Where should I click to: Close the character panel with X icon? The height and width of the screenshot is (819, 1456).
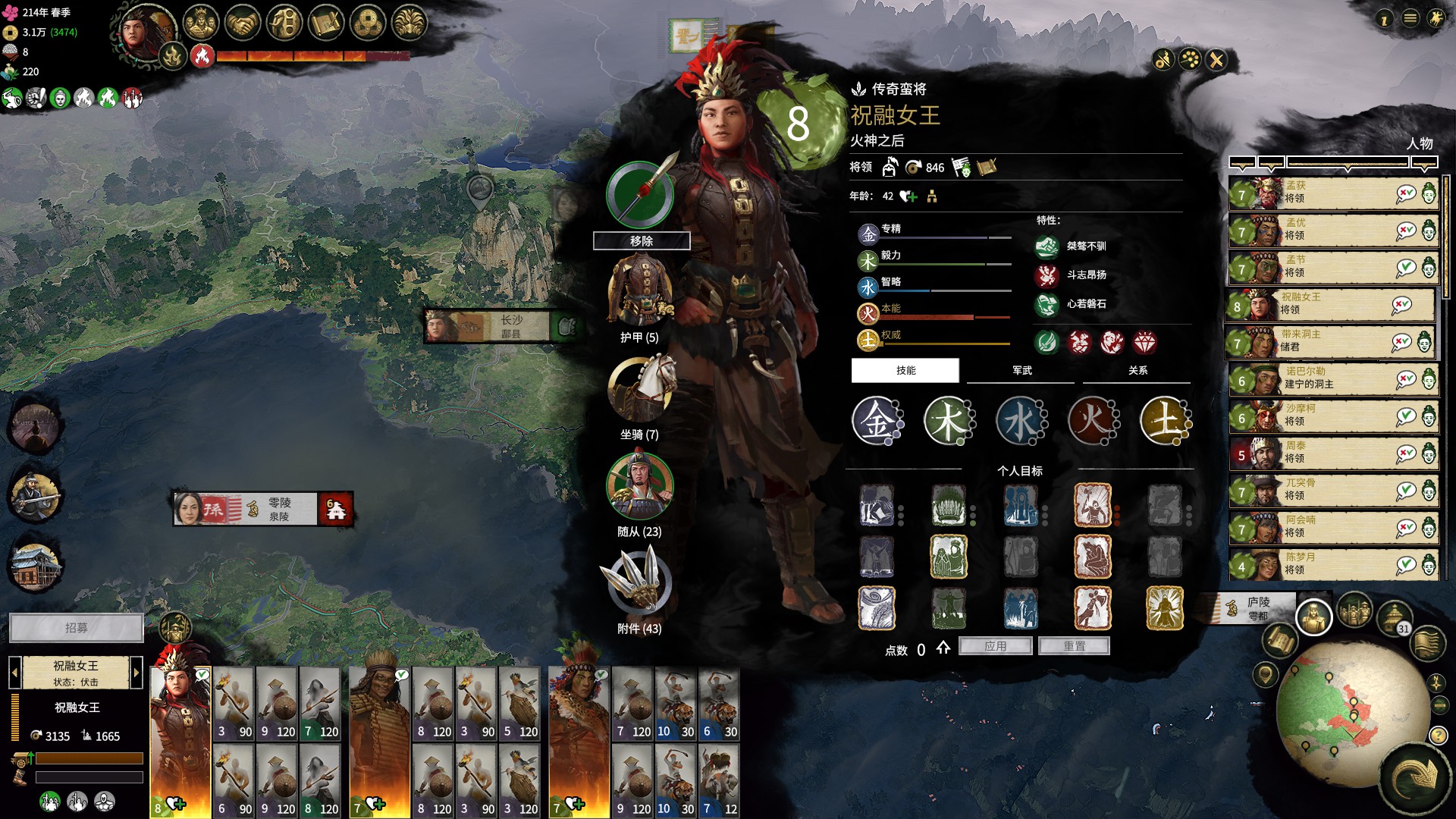(x=1216, y=60)
